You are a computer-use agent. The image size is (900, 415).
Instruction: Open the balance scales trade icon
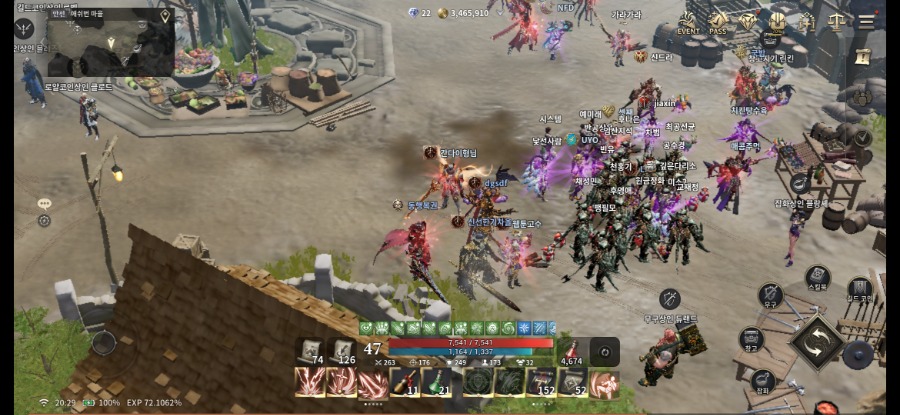coord(836,20)
